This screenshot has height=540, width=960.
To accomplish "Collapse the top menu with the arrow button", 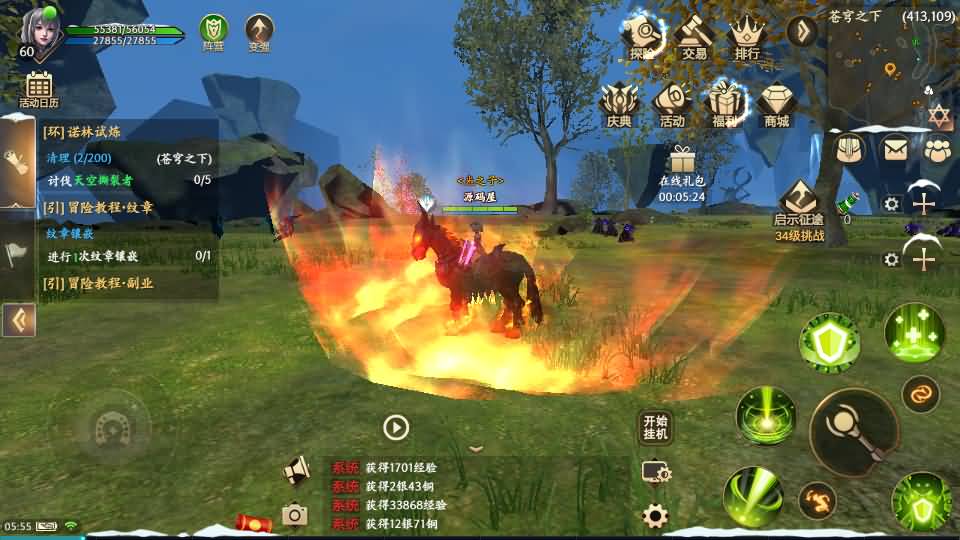I will pyautogui.click(x=802, y=30).
